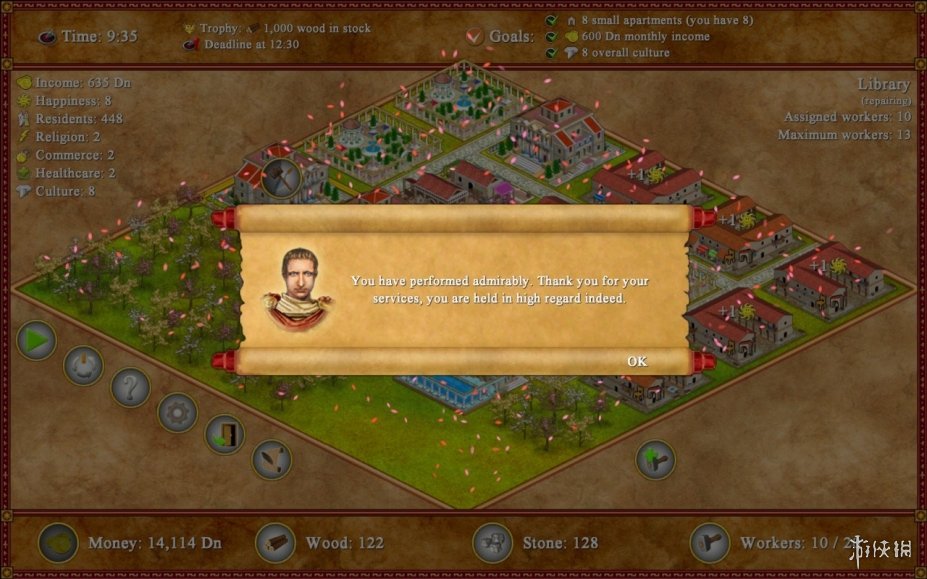Open settings with the gear icon

click(178, 411)
